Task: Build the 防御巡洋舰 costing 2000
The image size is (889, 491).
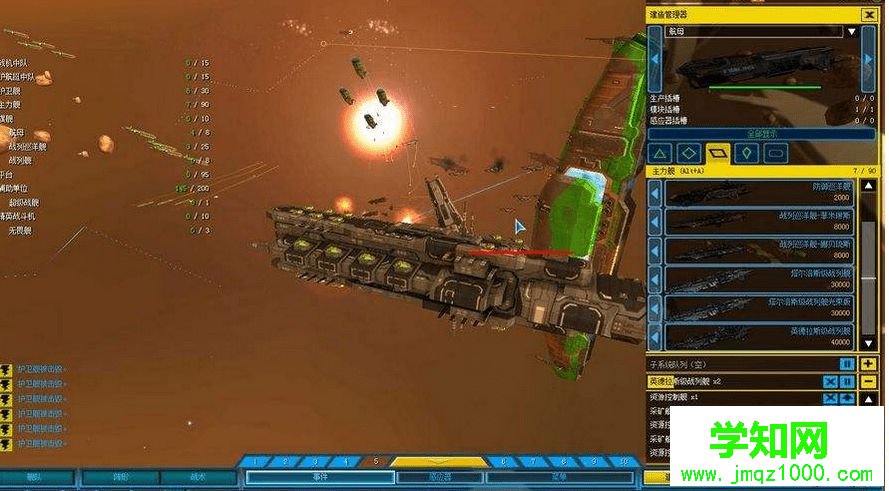Action: (x=760, y=193)
